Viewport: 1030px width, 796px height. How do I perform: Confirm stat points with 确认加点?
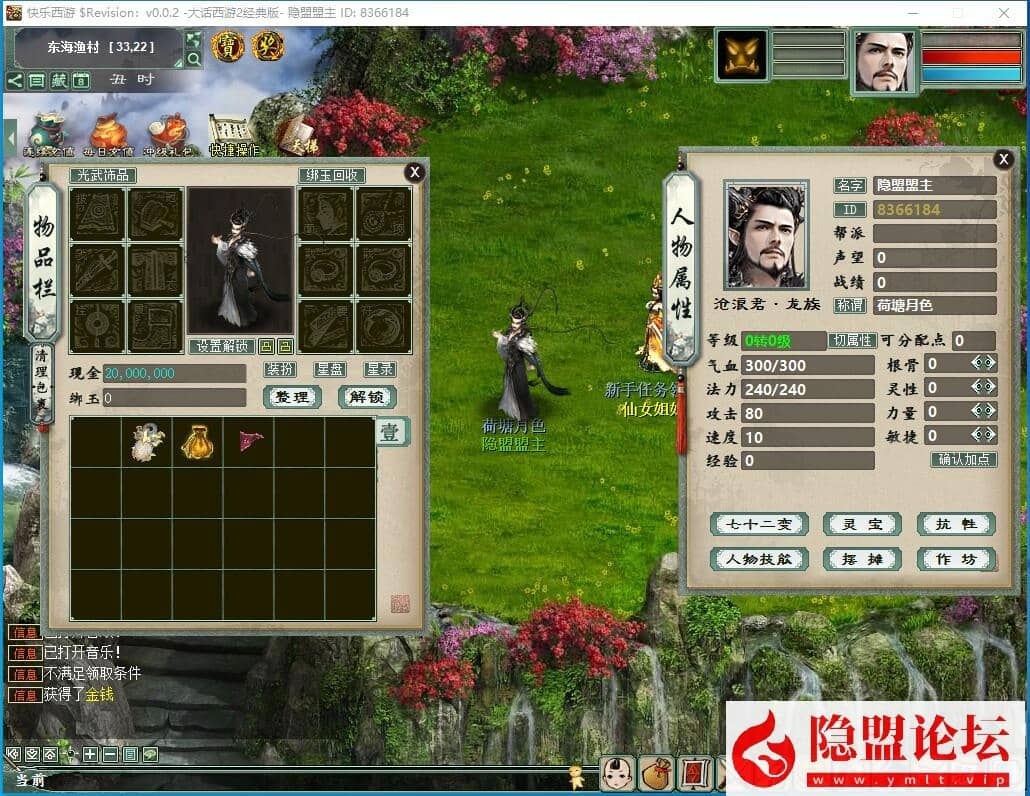(x=964, y=460)
